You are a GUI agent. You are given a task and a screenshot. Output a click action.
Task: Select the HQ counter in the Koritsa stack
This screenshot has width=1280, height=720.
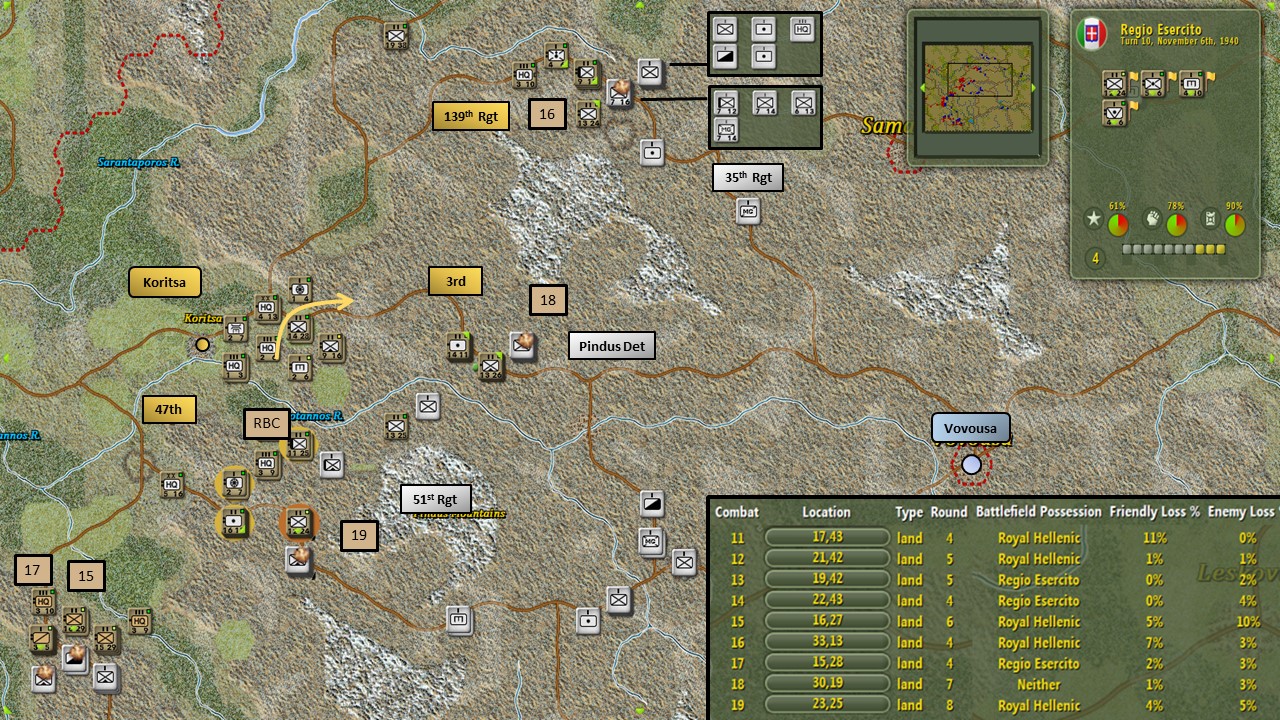(265, 307)
